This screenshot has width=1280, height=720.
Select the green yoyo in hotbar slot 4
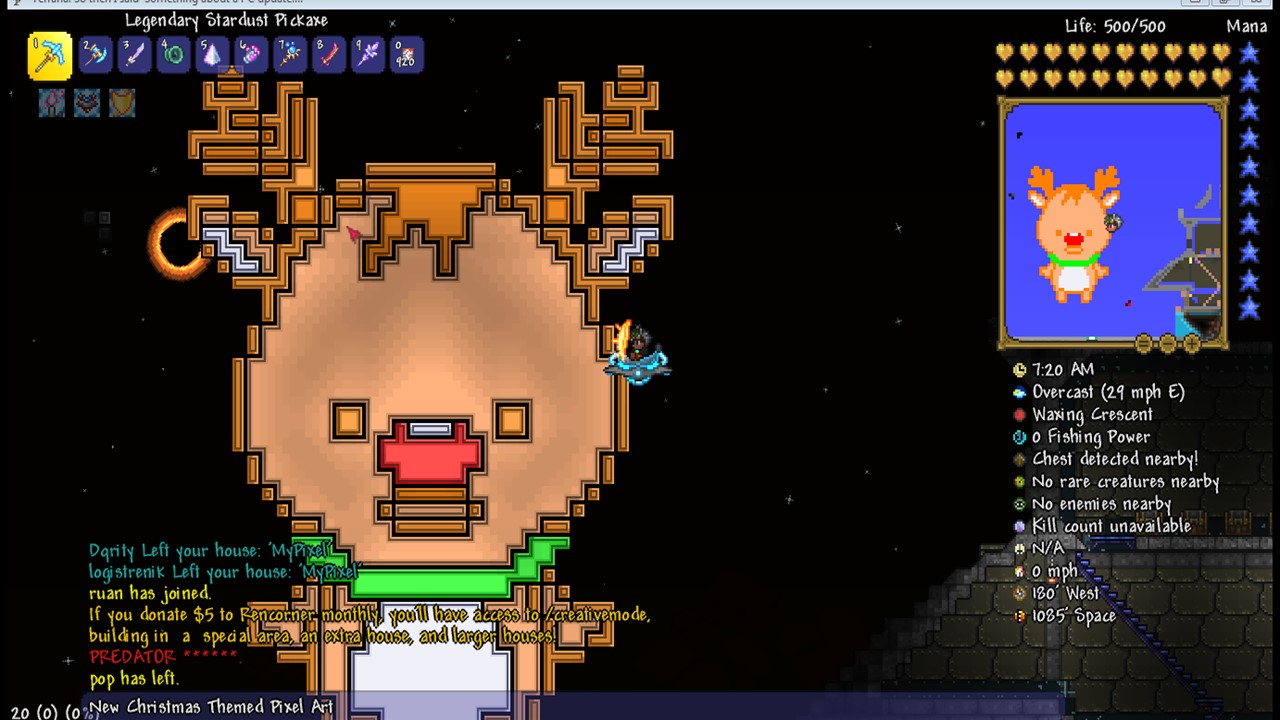point(173,55)
